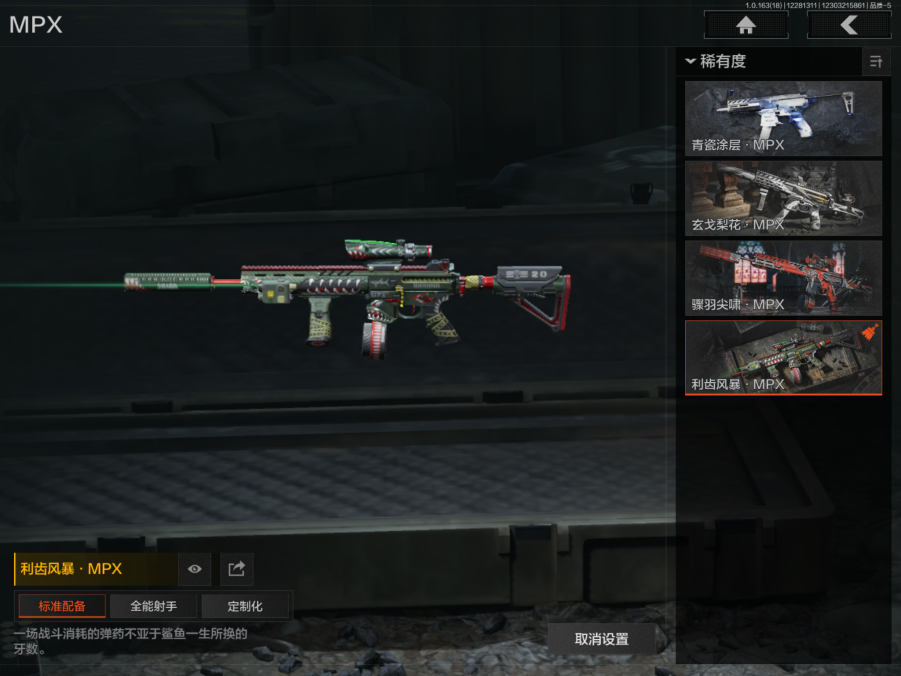
Task: Switch to the 全能射手 tab
Action: click(153, 606)
